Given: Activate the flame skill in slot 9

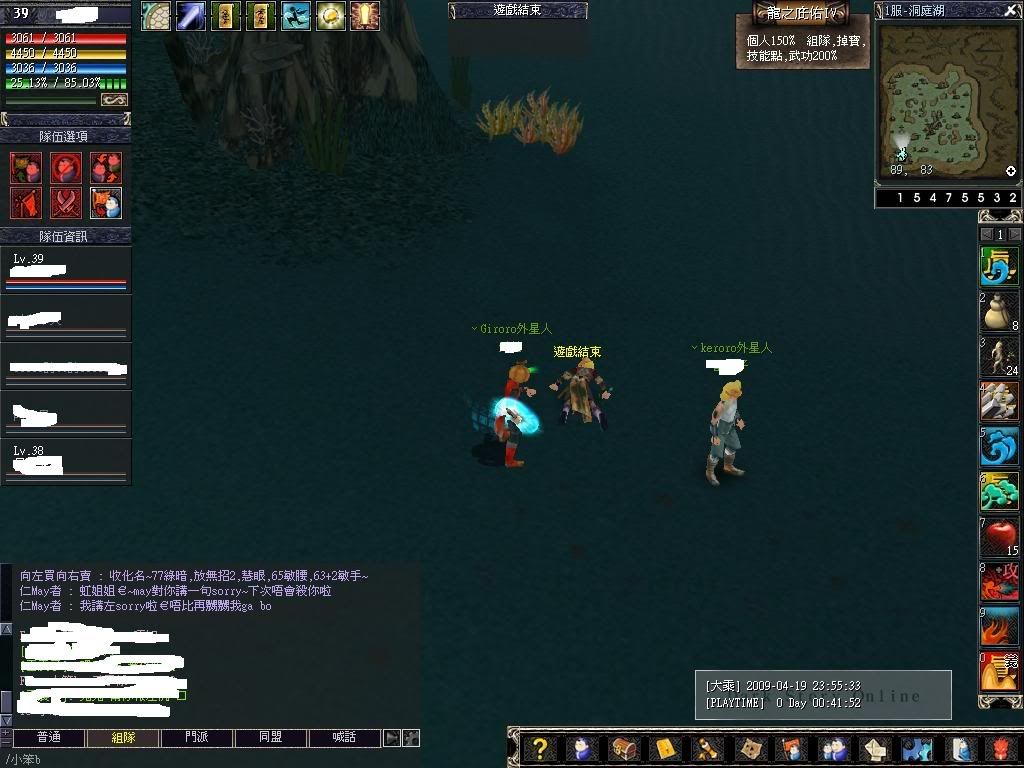Looking at the screenshot, I should [x=999, y=627].
